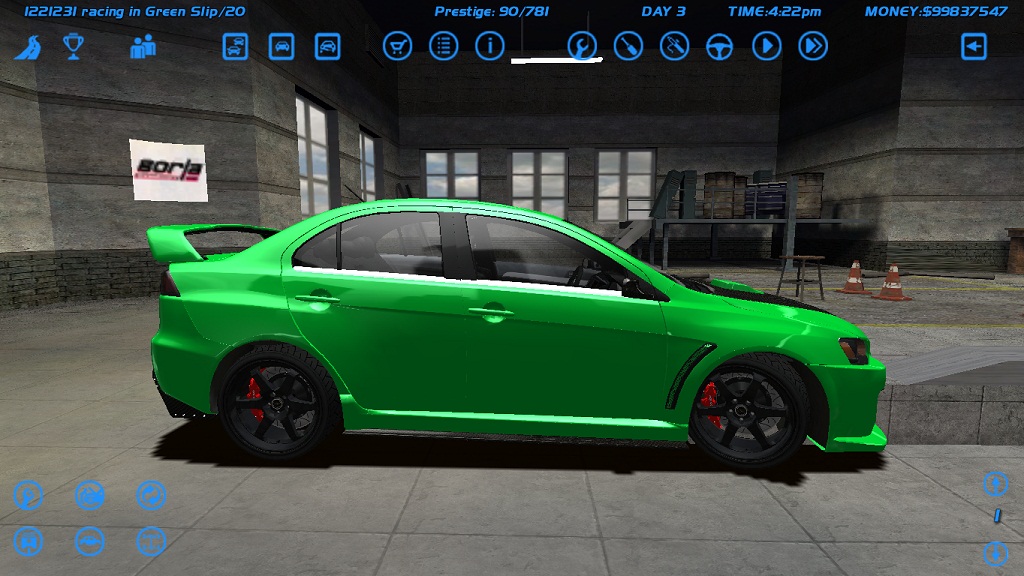The width and height of the screenshot is (1024, 576).
Task: Click the single play arrow button
Action: [767, 46]
